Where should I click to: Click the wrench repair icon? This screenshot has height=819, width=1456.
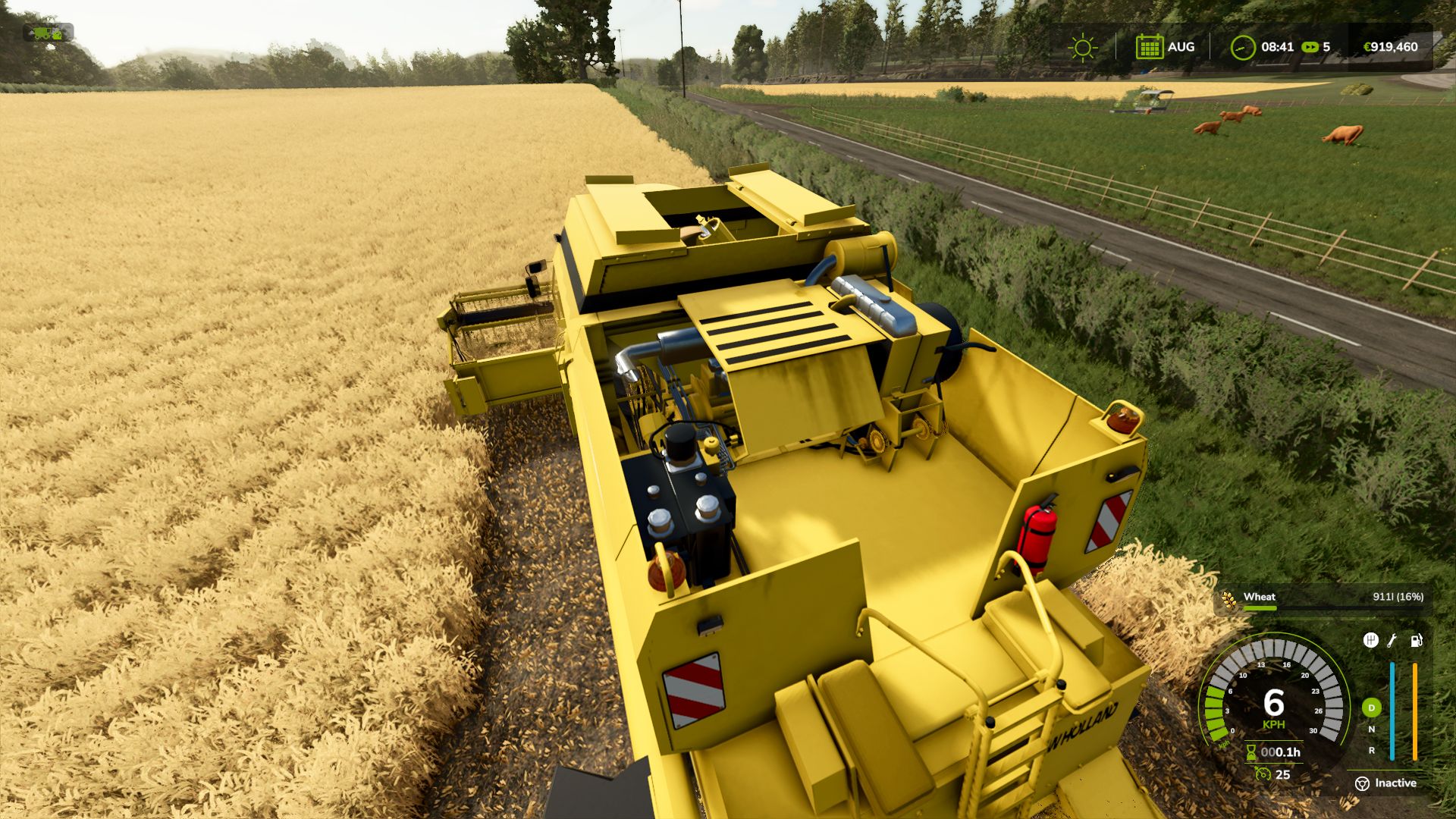click(1392, 641)
